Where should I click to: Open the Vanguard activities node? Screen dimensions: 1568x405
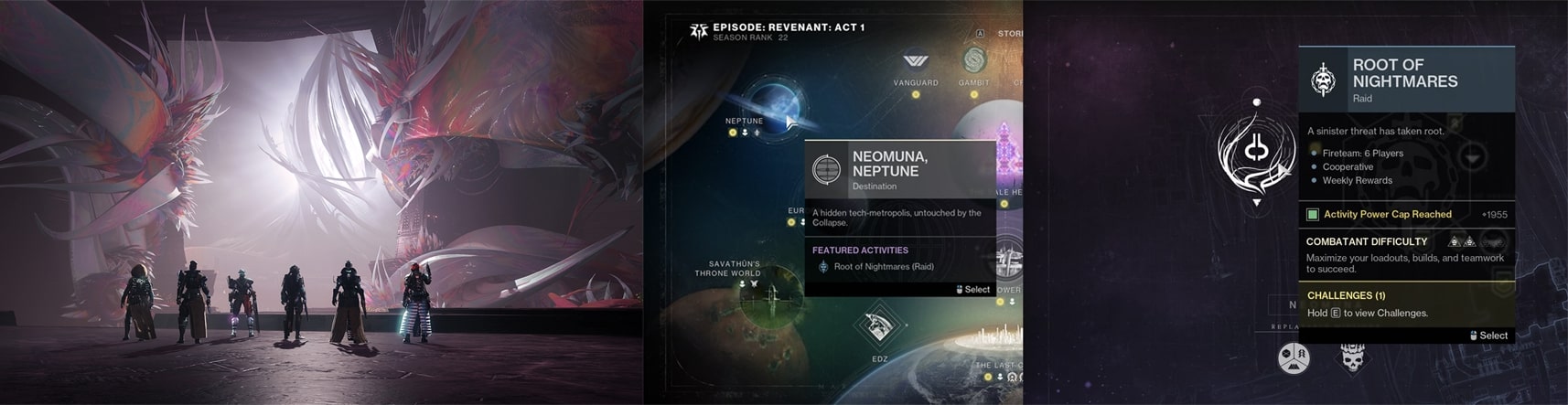click(916, 63)
